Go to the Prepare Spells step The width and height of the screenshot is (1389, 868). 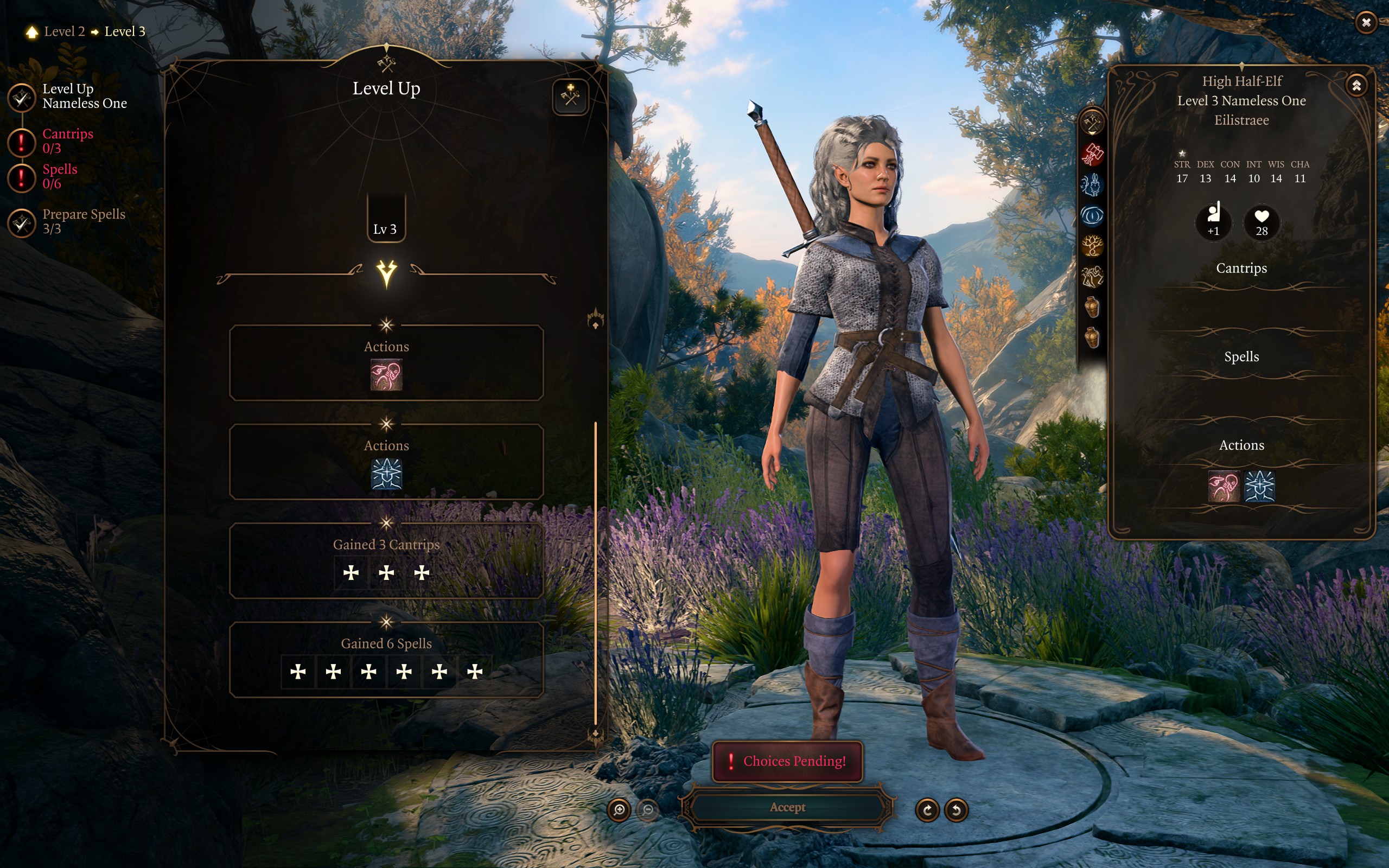click(83, 221)
